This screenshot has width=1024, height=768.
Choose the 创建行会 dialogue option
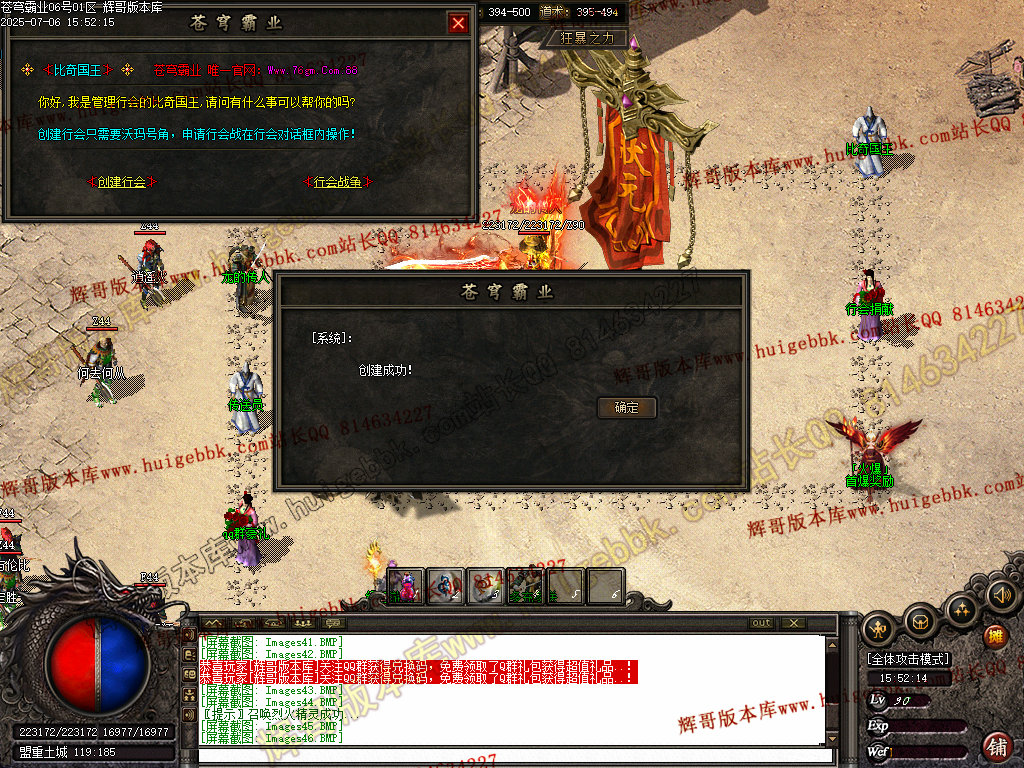(x=121, y=182)
